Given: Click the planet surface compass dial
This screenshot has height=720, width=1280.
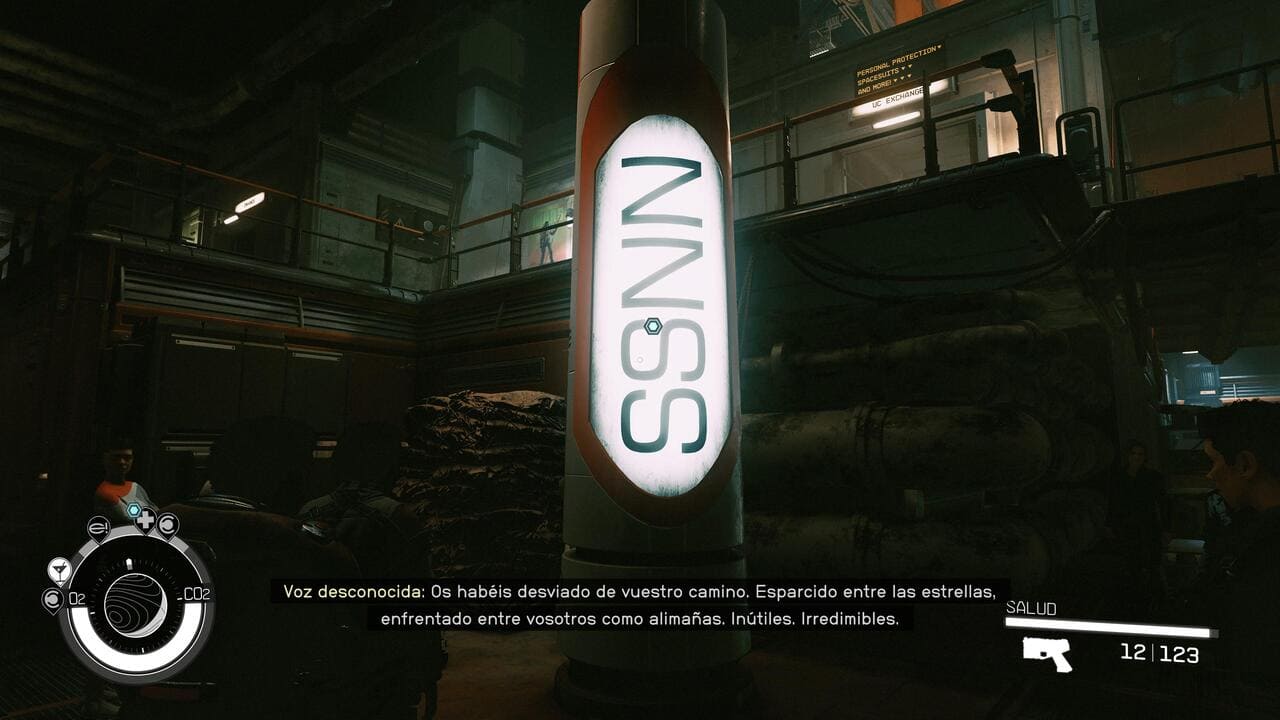Looking at the screenshot, I should [135, 604].
